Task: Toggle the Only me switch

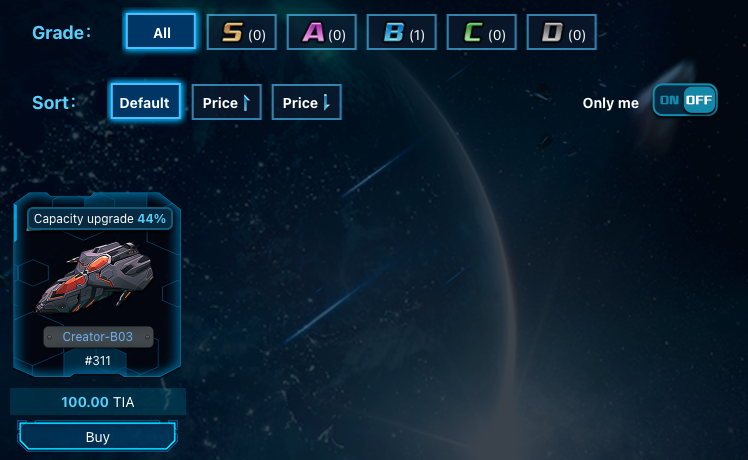Action: tap(685, 100)
